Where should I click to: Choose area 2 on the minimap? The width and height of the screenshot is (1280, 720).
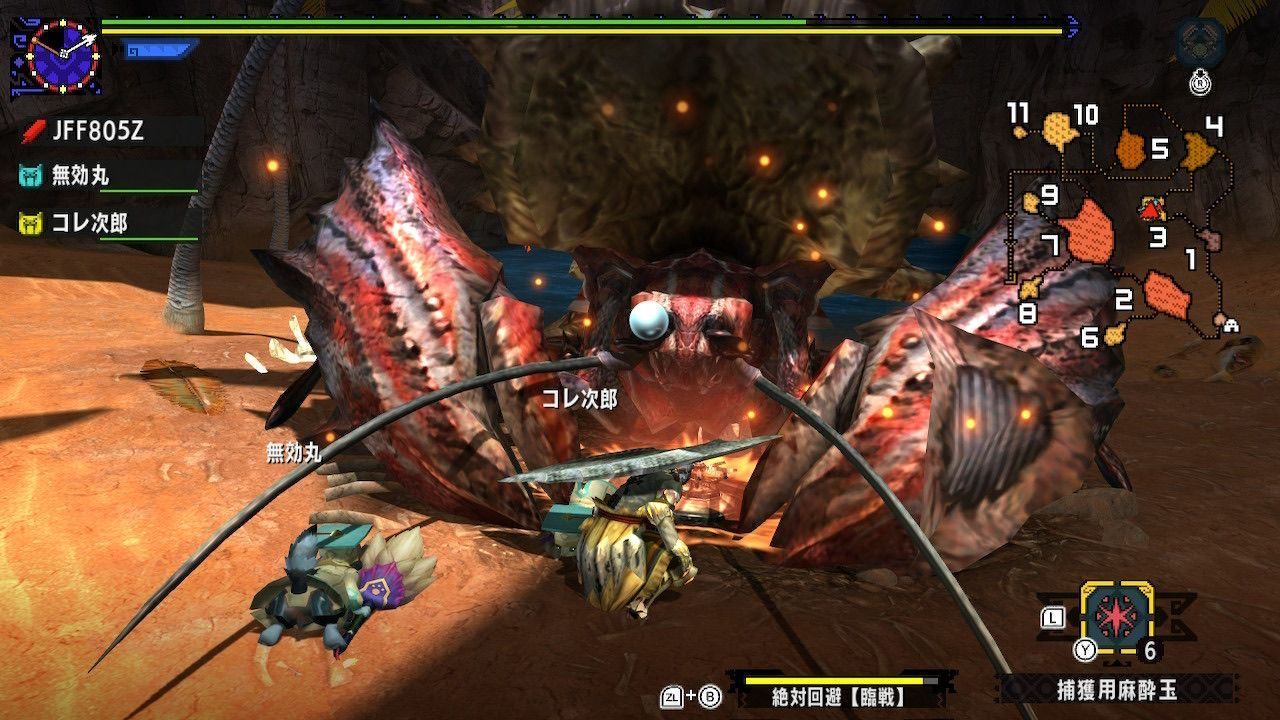[x=1165, y=293]
